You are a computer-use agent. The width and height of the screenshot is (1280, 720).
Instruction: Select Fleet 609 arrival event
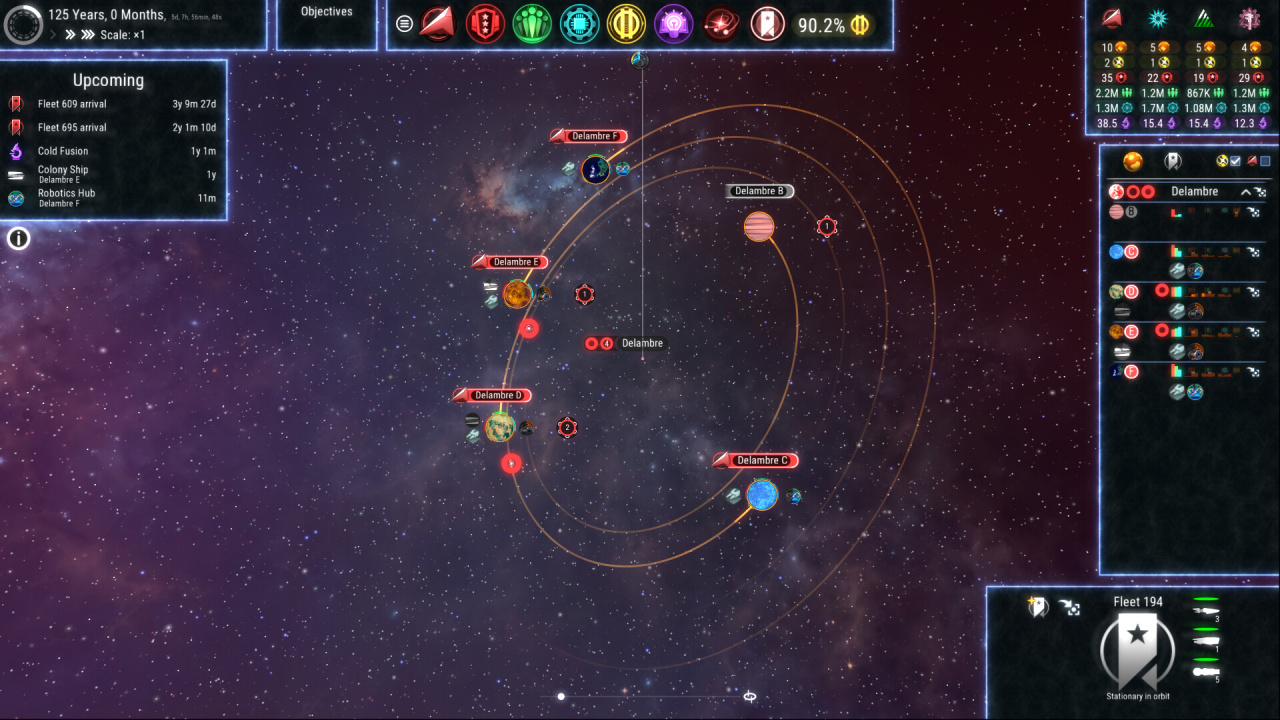(x=72, y=104)
